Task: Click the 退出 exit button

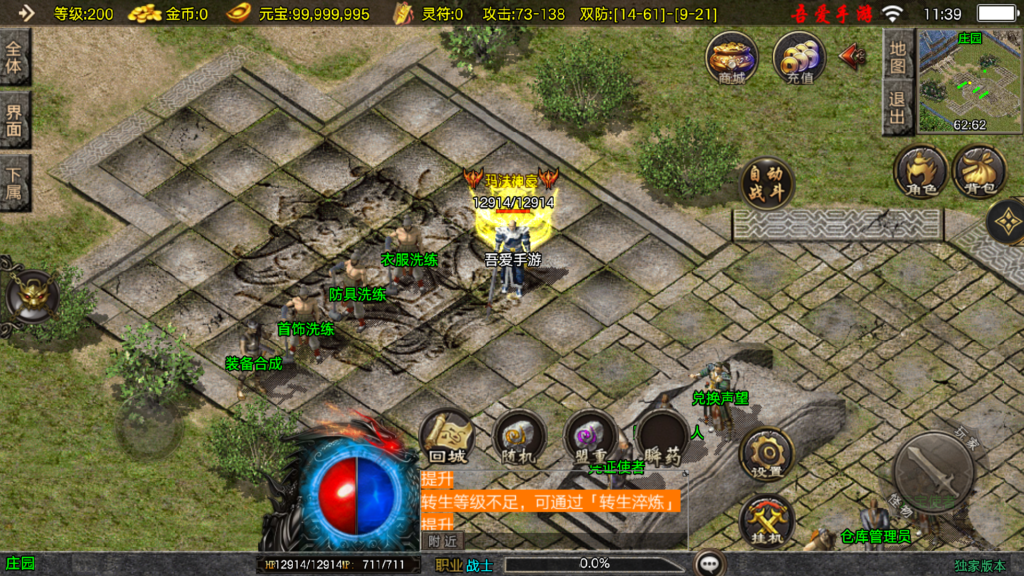Action: [898, 108]
